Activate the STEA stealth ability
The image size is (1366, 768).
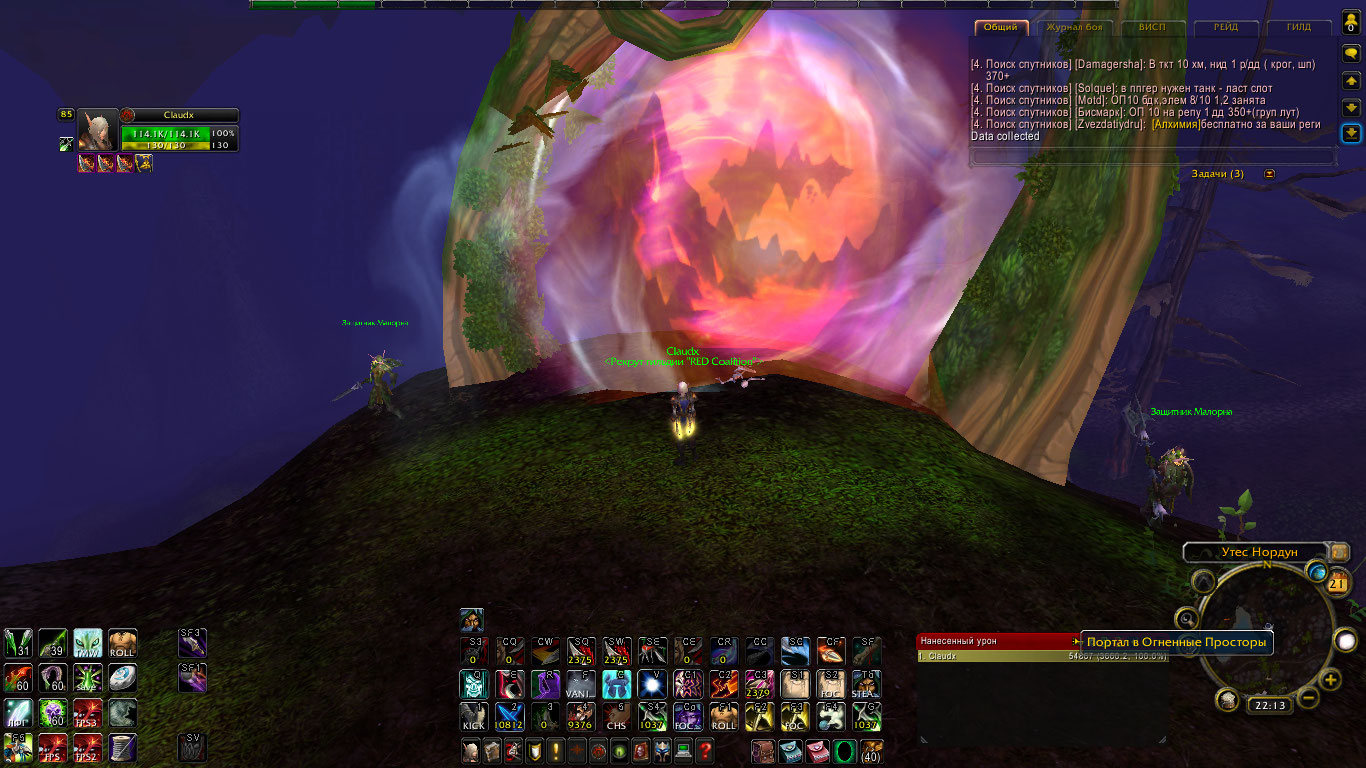(866, 684)
